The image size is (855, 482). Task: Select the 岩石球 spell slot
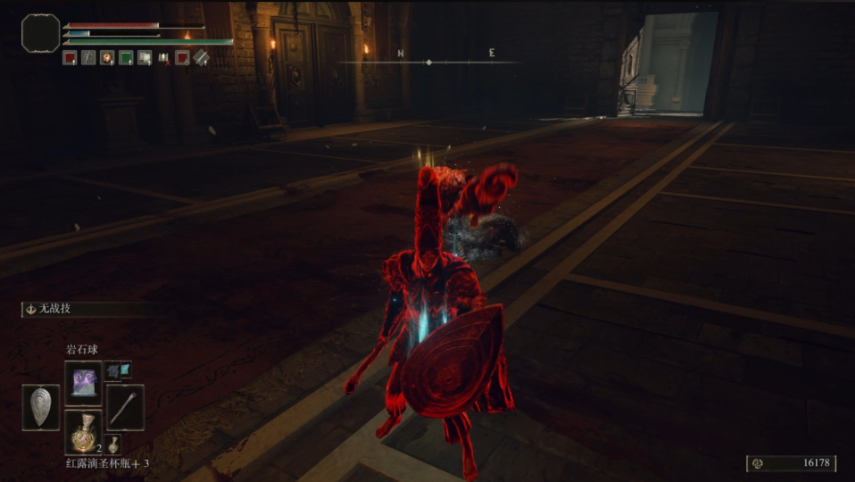click(83, 381)
